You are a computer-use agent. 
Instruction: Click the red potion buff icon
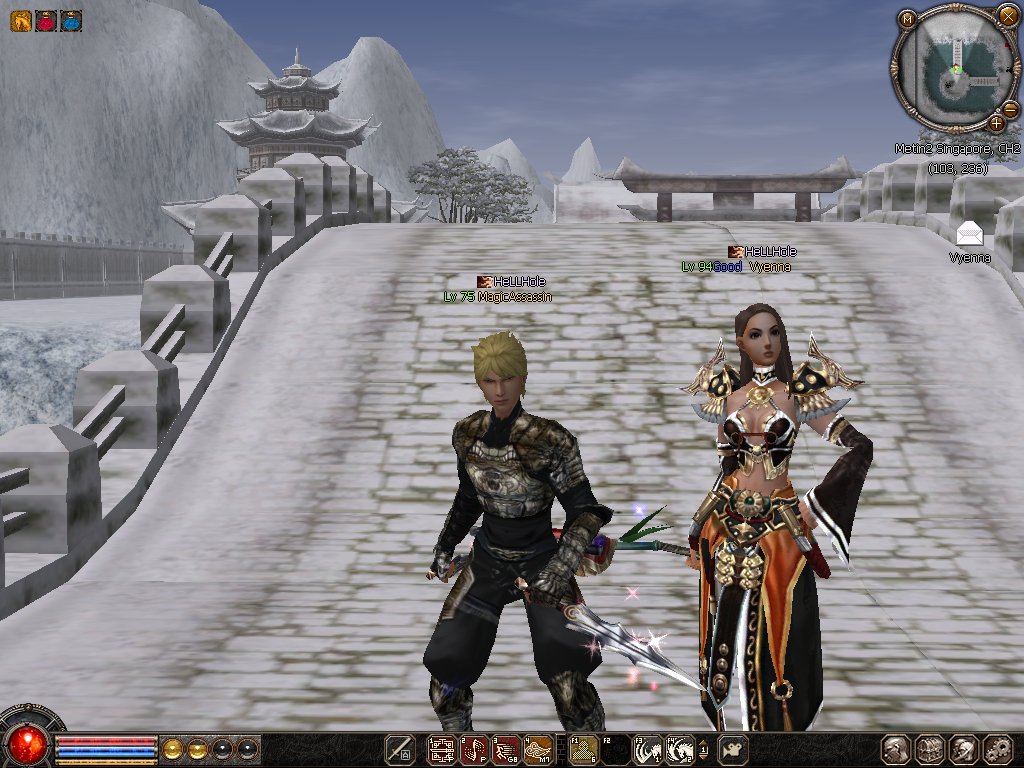click(x=46, y=20)
